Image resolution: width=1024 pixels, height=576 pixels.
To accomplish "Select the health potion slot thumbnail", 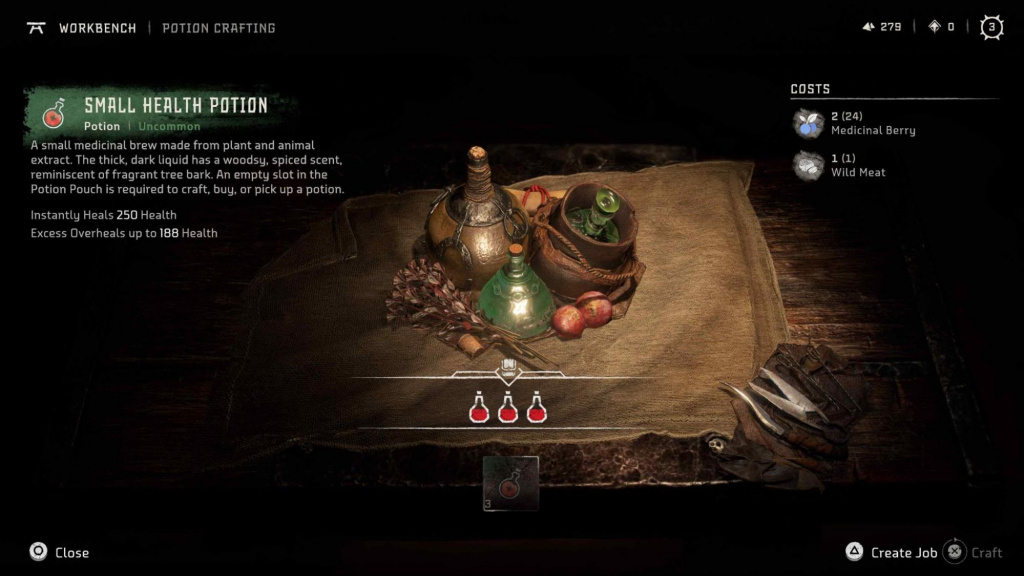I will [x=511, y=484].
